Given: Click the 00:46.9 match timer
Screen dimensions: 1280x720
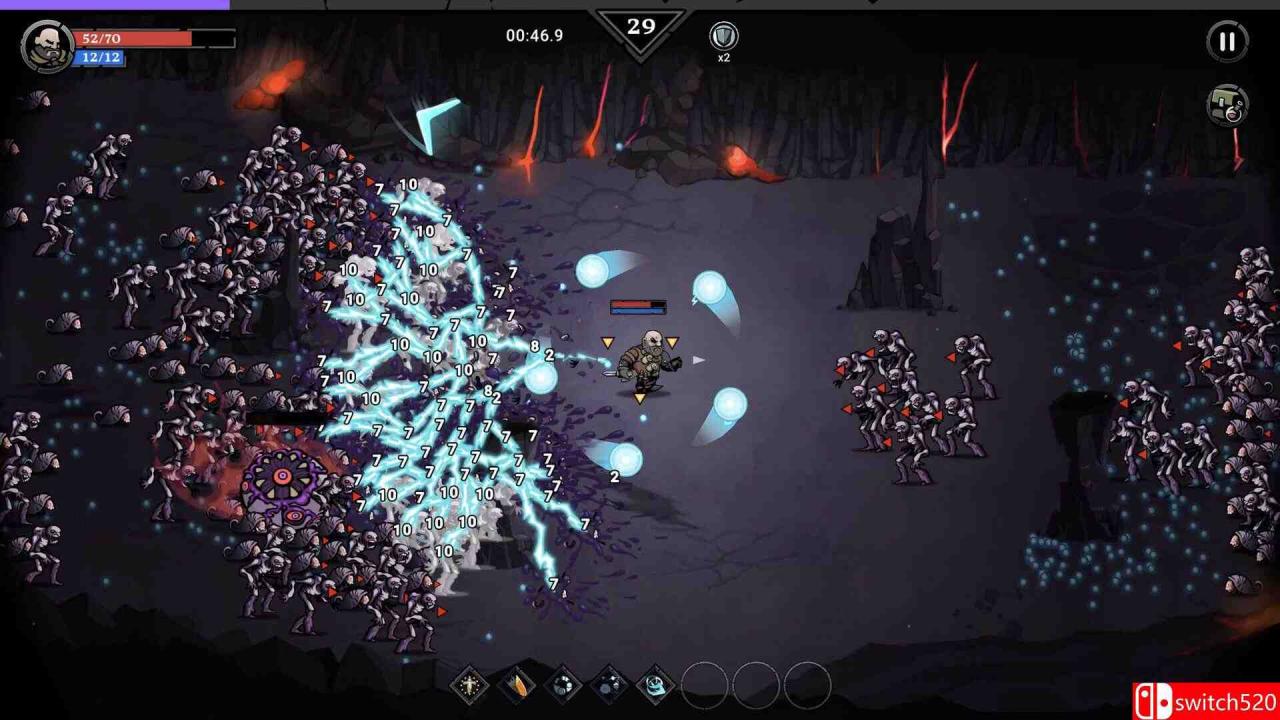Looking at the screenshot, I should coord(533,35).
